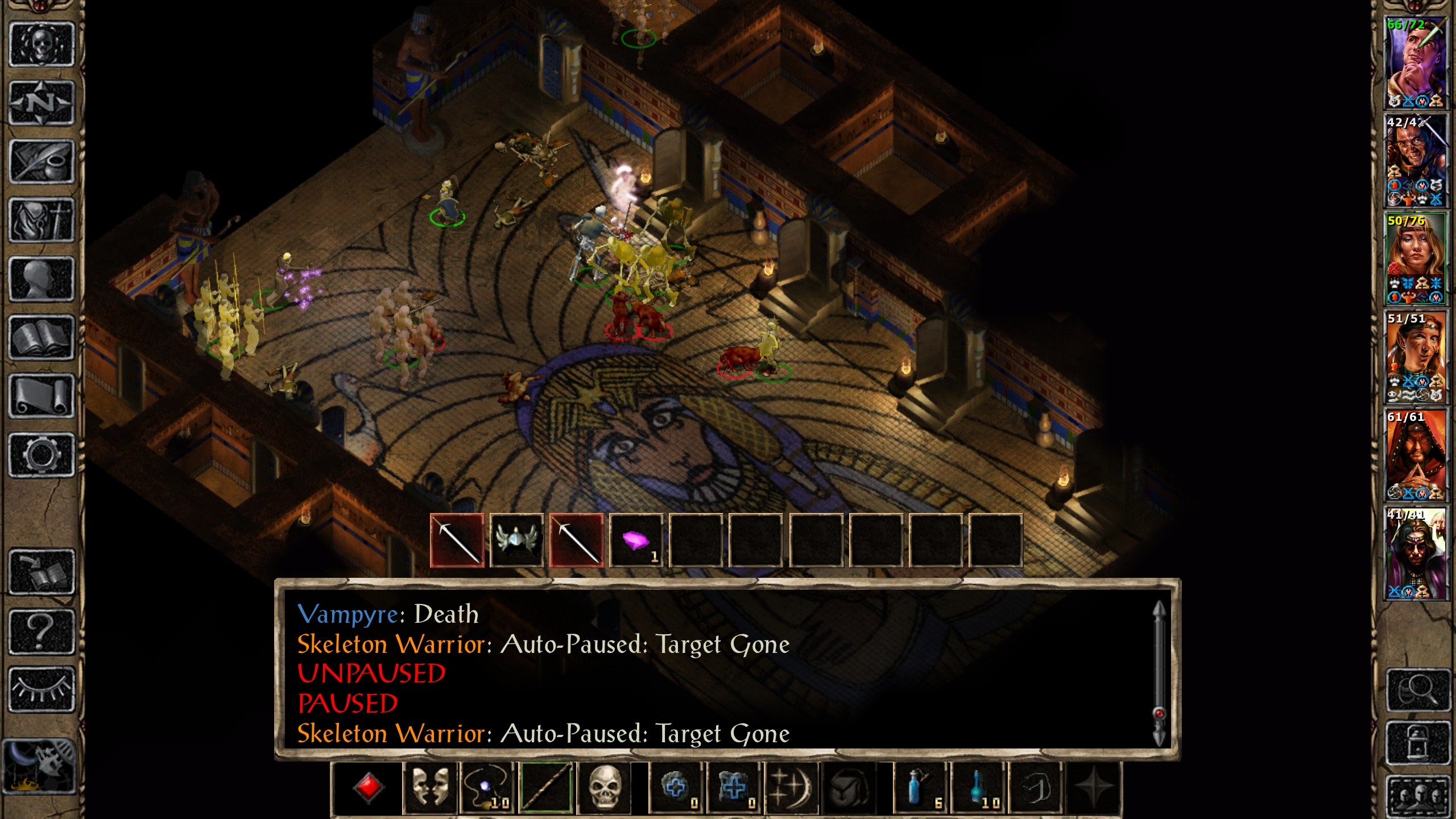
Task: Open the character record head icon
Action: click(42, 279)
